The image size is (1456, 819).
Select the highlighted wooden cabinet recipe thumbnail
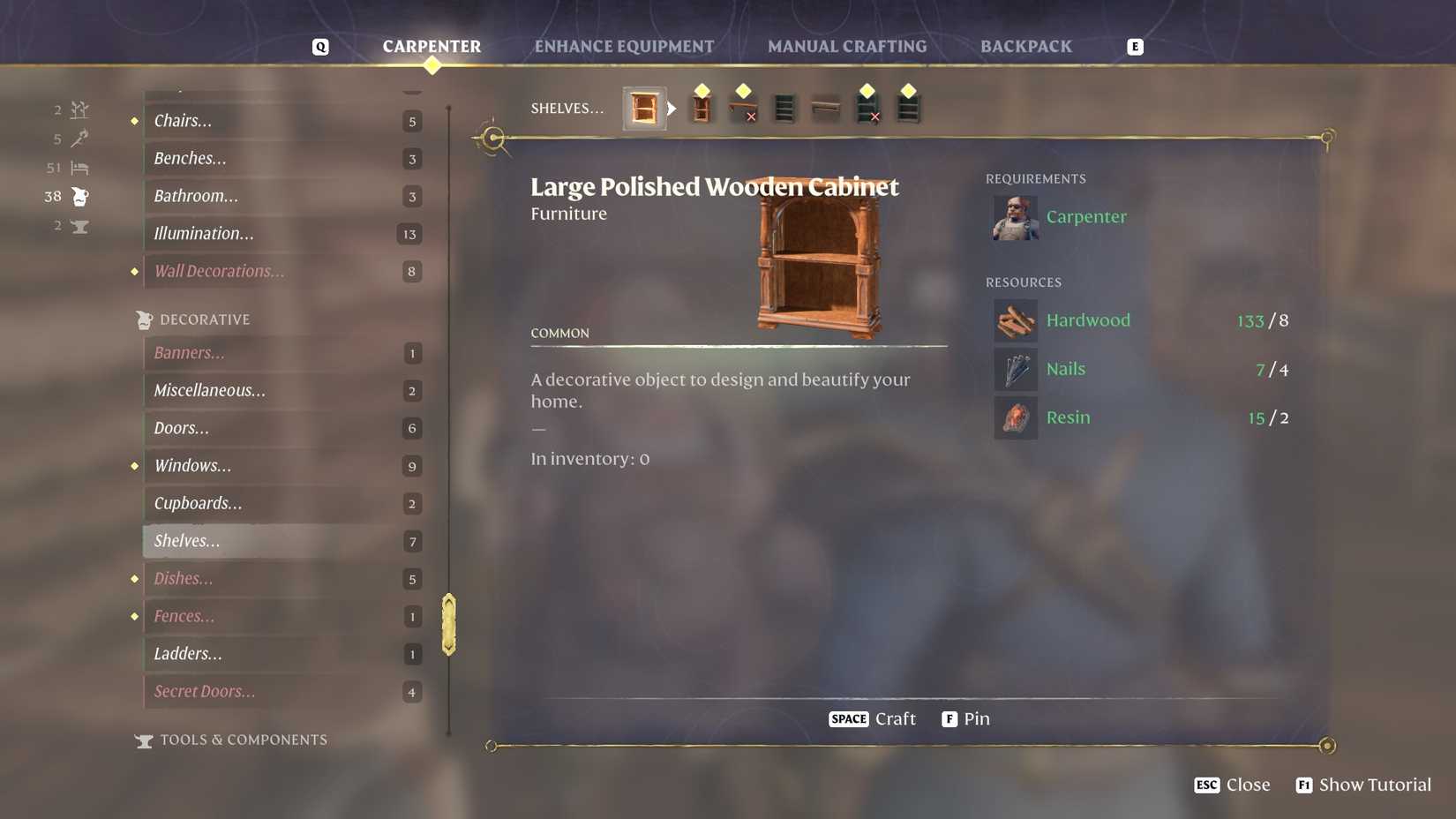click(x=644, y=108)
